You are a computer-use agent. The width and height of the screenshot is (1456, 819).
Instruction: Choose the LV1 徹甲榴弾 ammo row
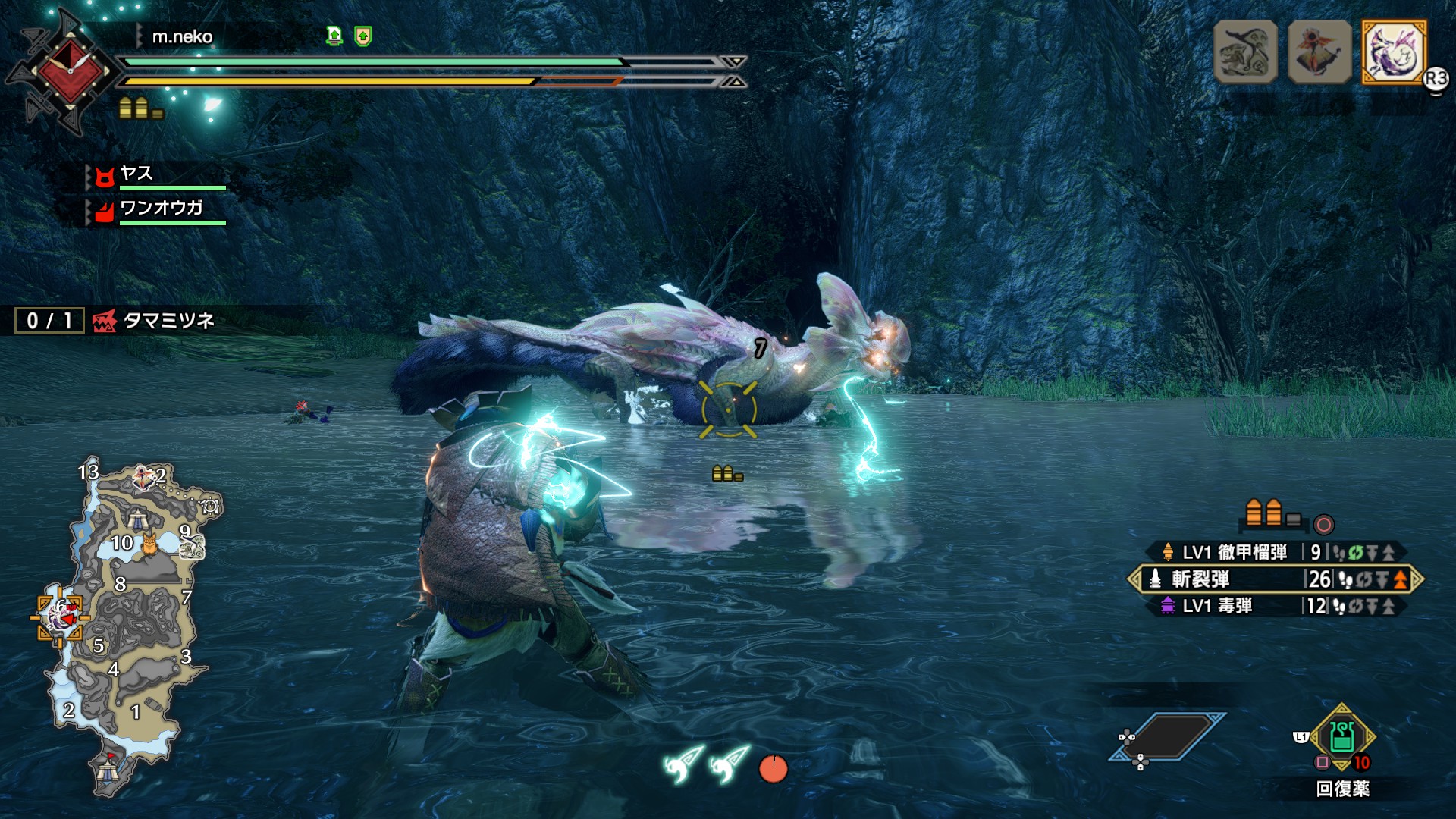tap(1274, 552)
